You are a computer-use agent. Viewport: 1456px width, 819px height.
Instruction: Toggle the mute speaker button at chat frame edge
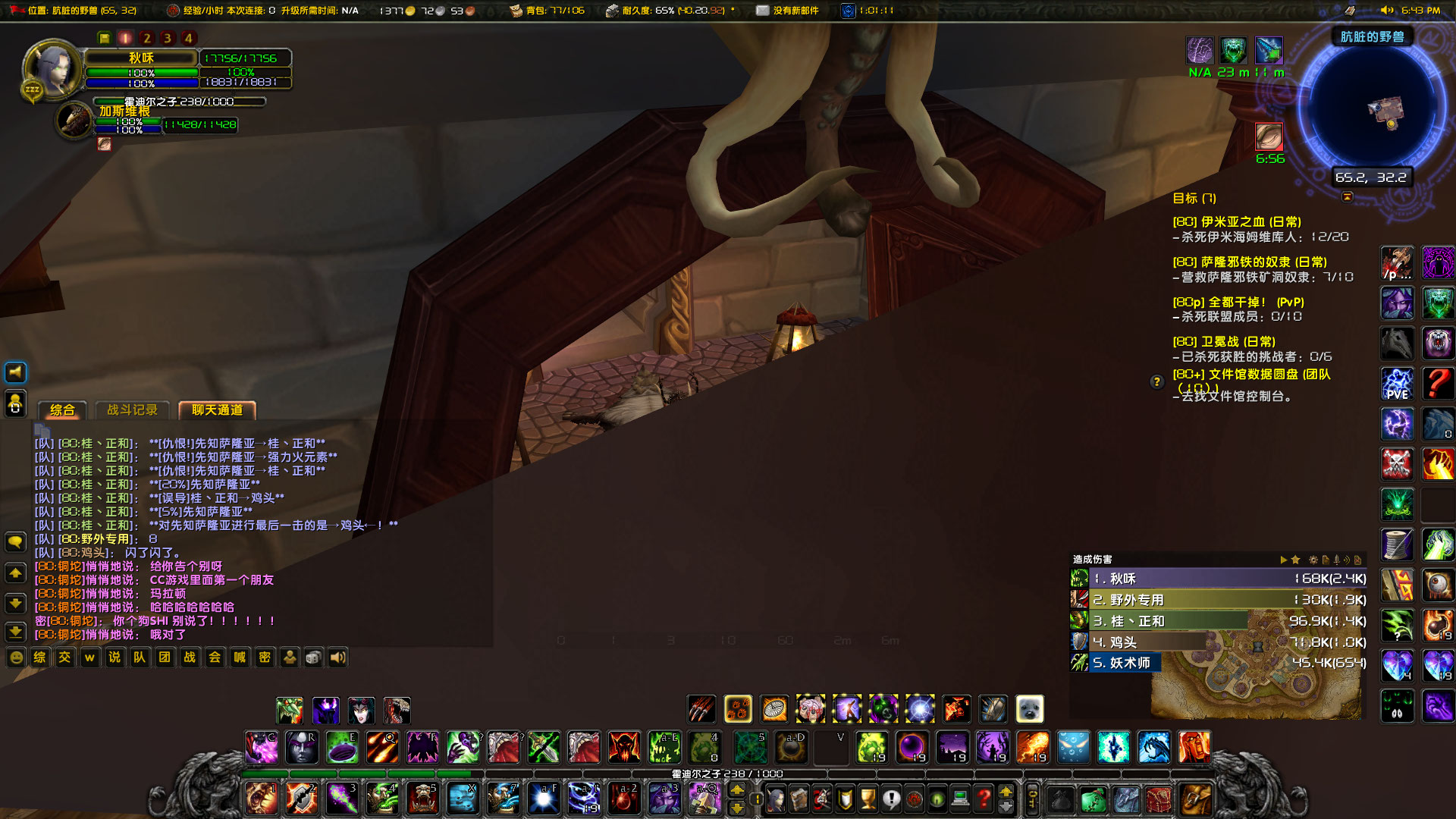pyautogui.click(x=15, y=372)
